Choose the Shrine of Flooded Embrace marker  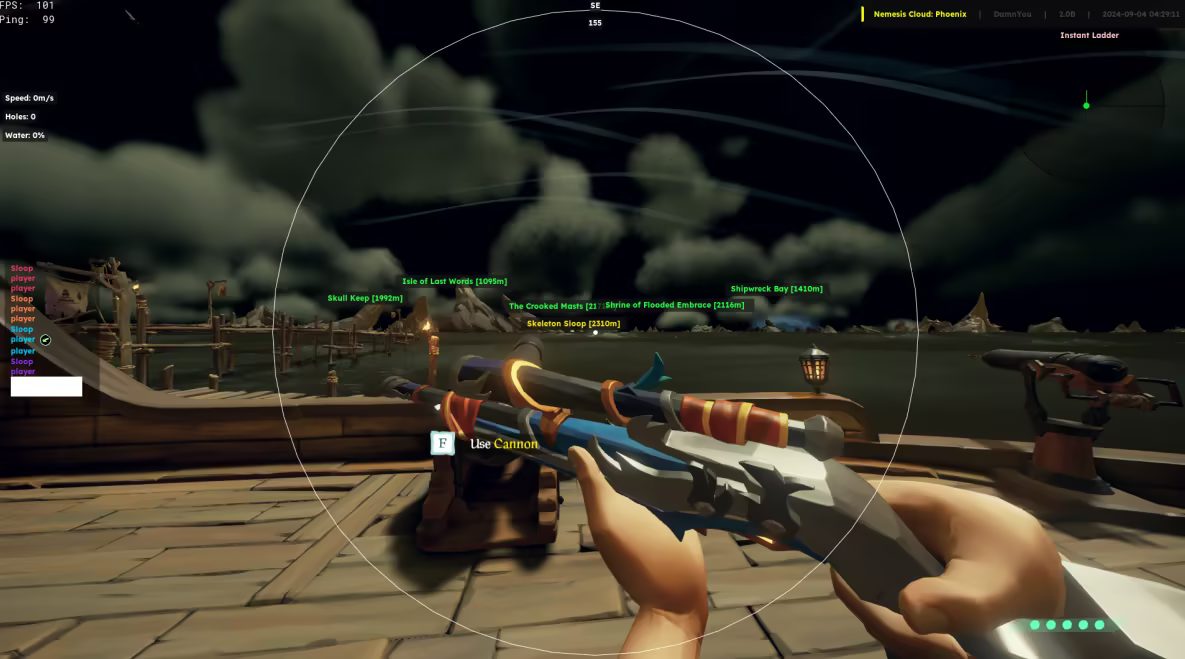674,305
